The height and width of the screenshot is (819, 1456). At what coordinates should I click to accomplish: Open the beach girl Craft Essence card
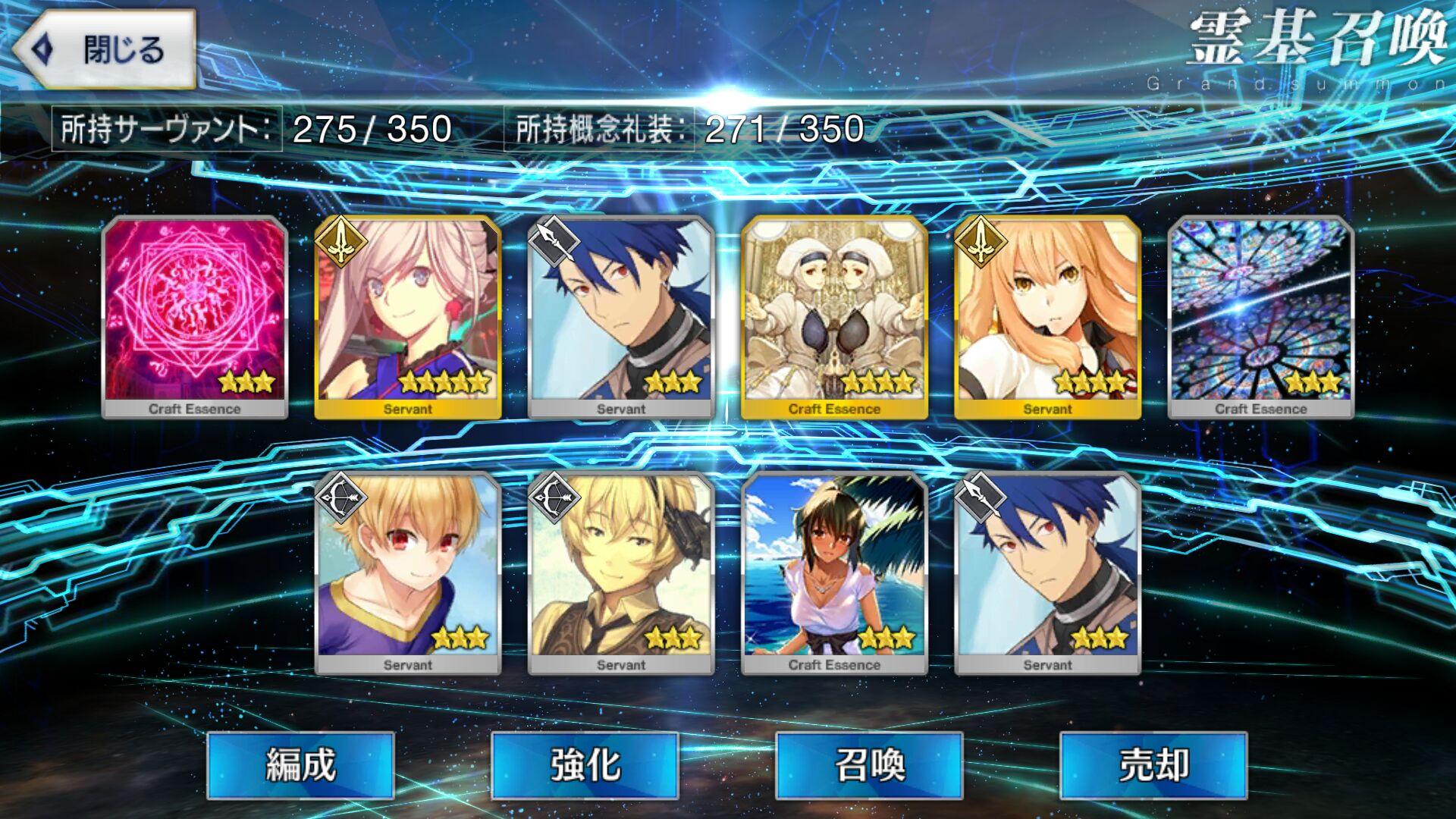[x=834, y=573]
